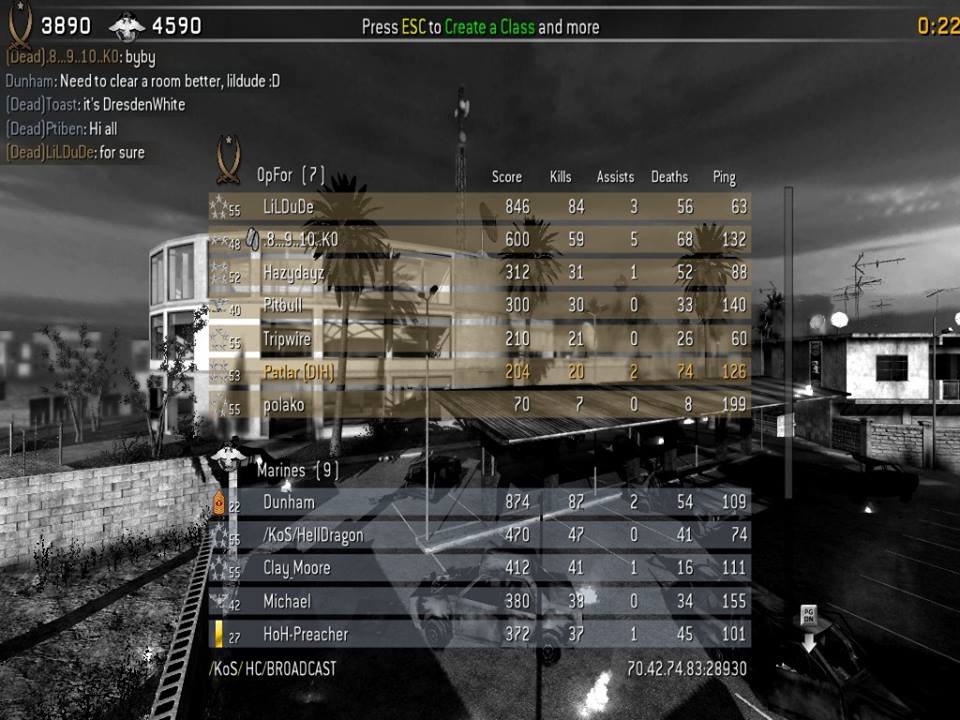Select the 8..9..10..KO player row
Image resolution: width=960 pixels, height=720 pixels.
480,240
